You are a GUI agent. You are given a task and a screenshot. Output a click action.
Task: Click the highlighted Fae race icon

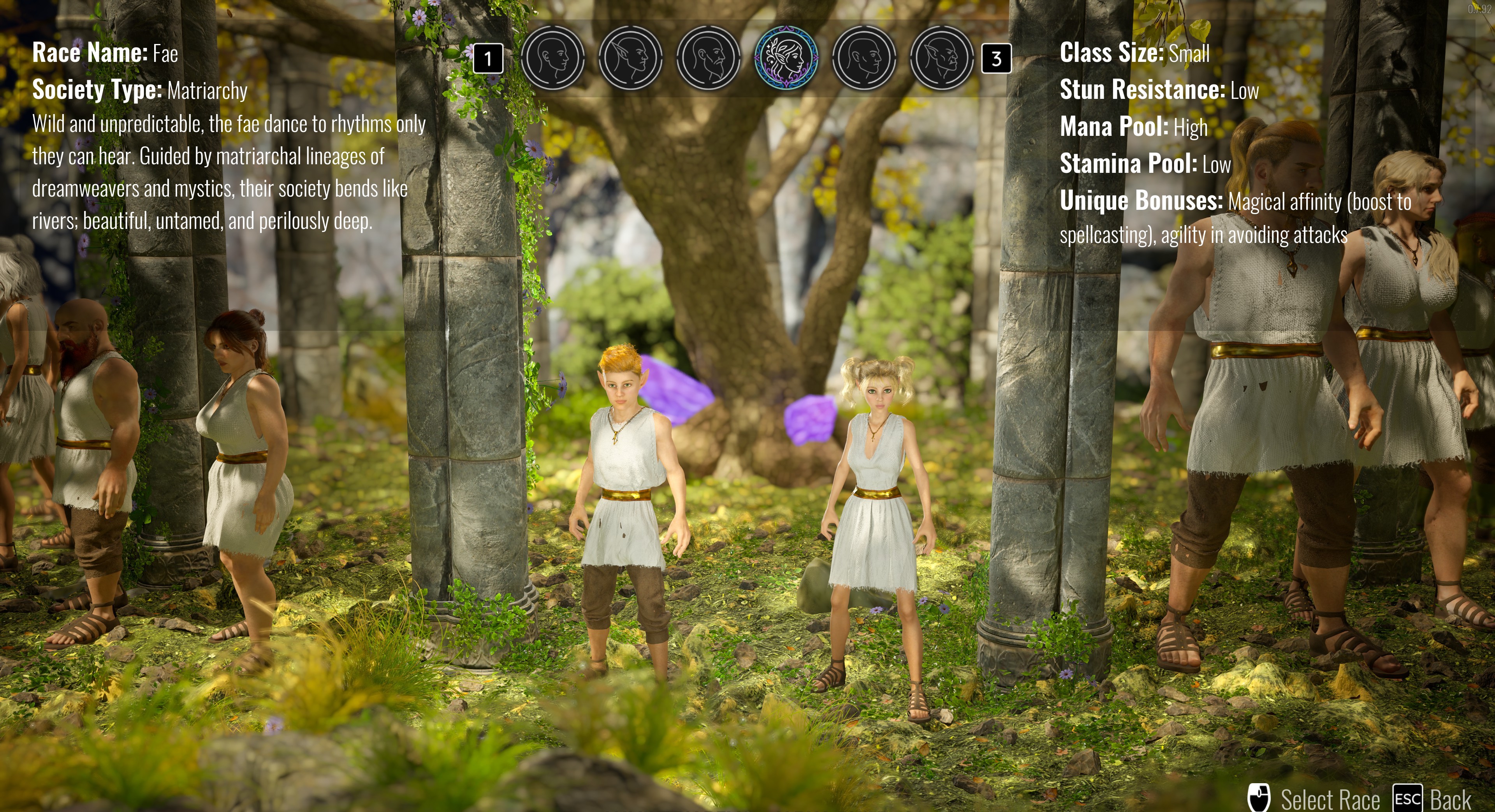click(786, 58)
